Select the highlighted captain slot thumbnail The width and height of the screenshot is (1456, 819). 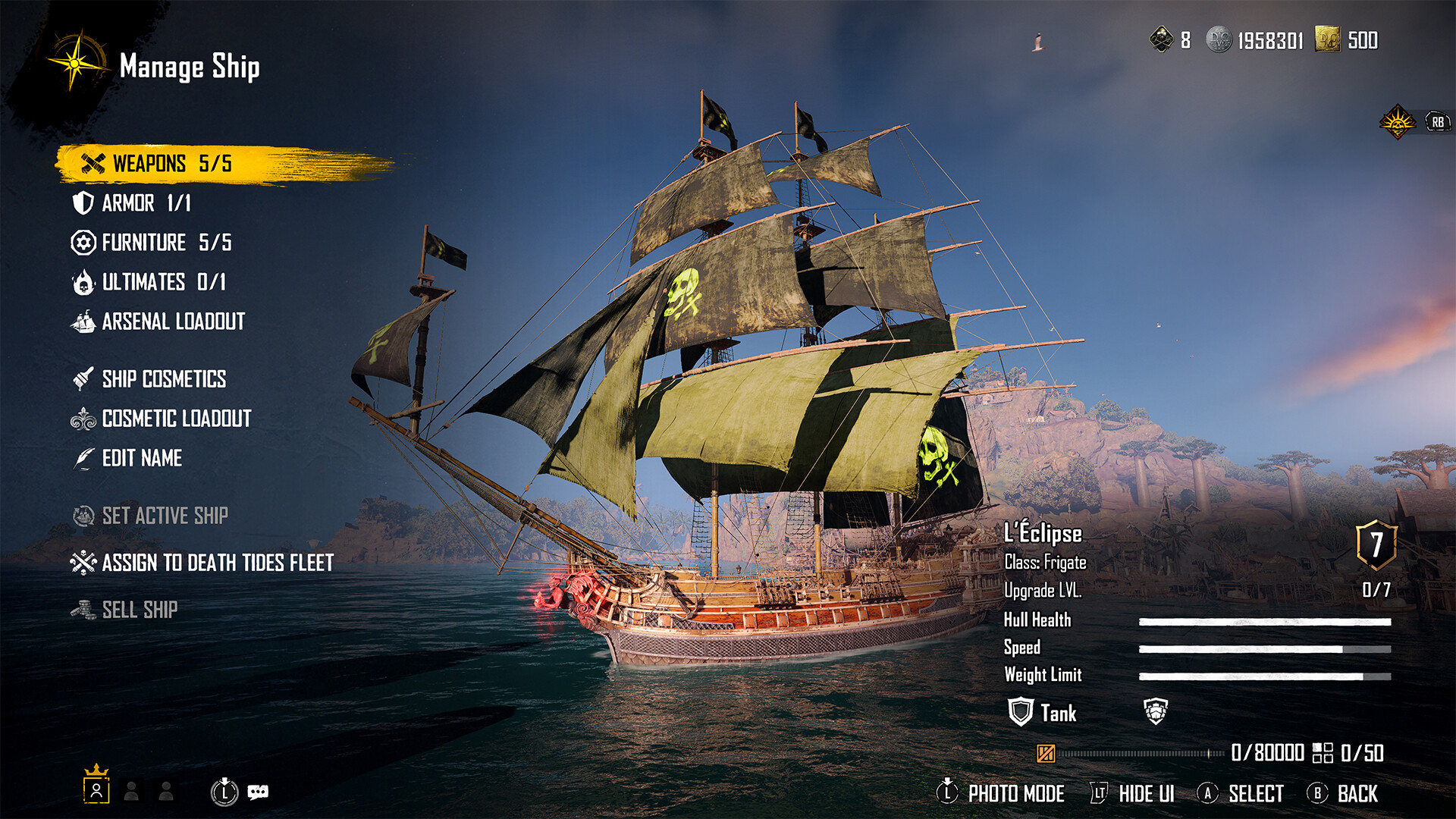point(96,791)
